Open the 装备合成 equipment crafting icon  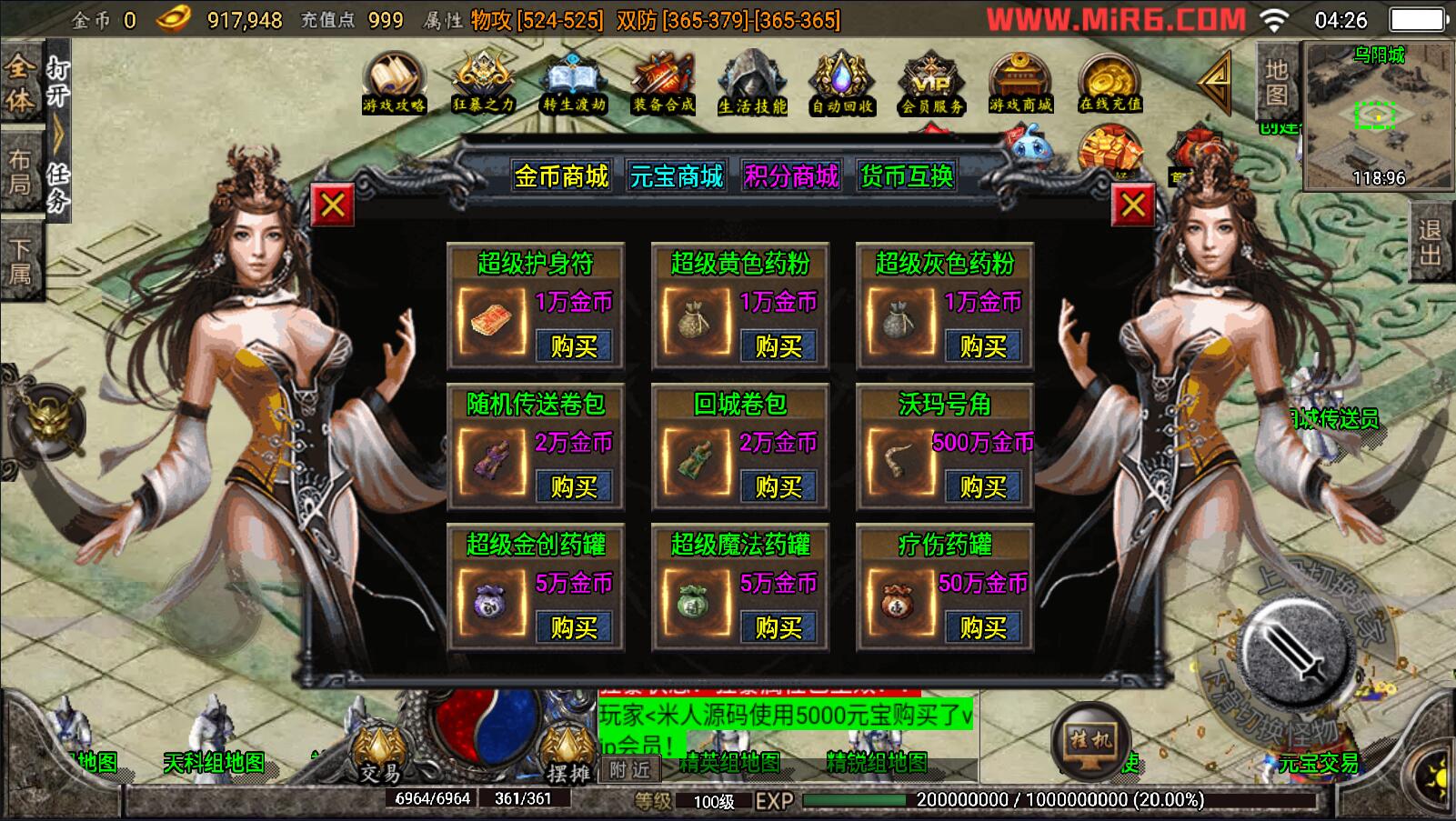663,83
